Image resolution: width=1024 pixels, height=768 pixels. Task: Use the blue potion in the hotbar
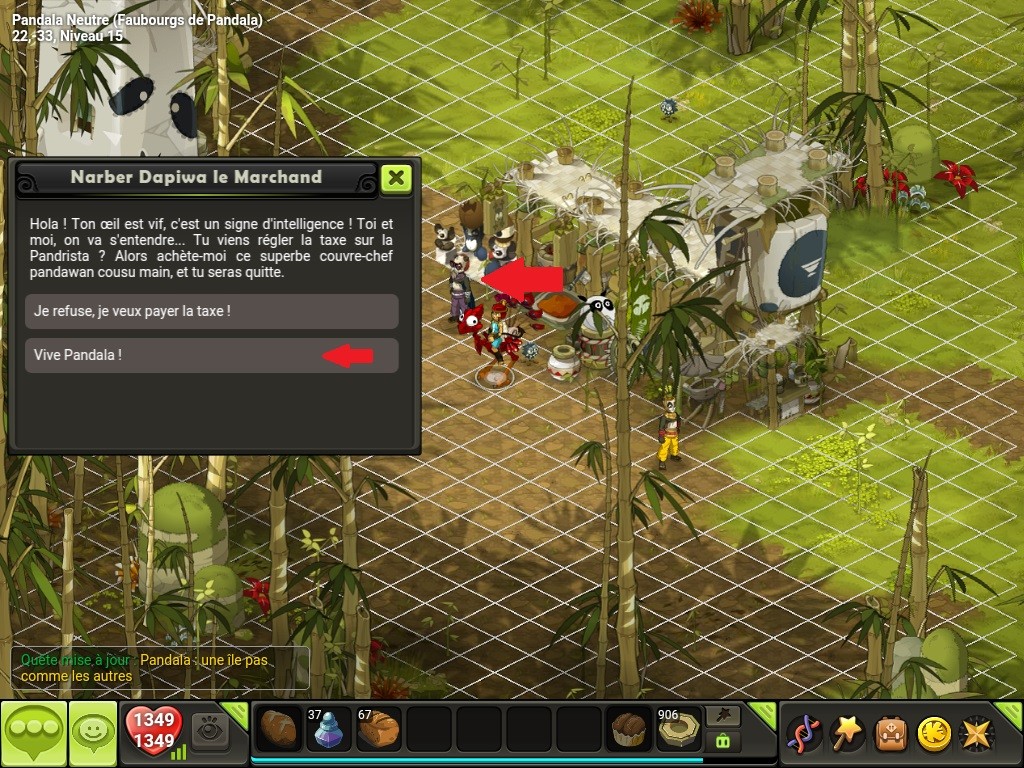tap(329, 730)
